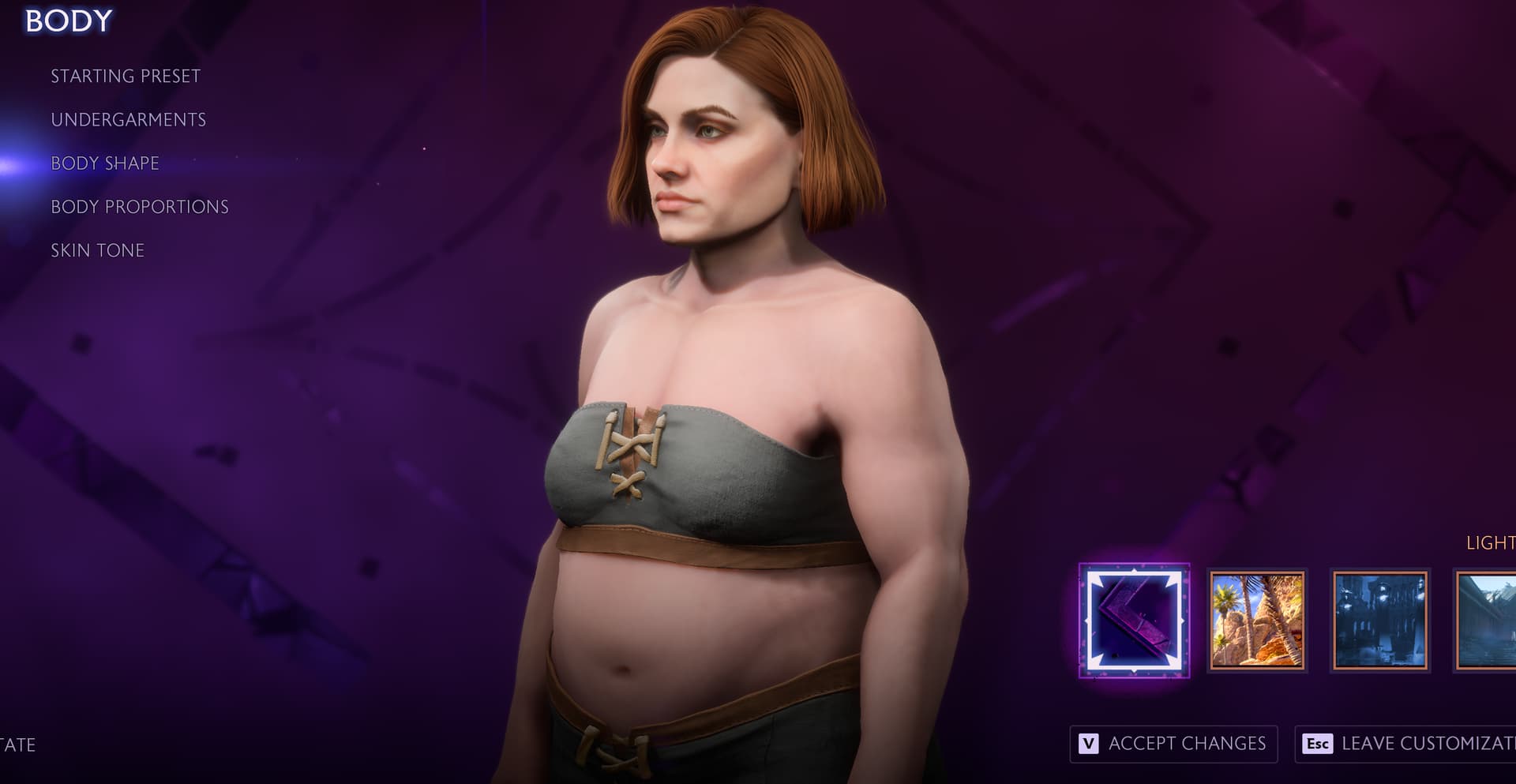The height and width of the screenshot is (784, 1516).
Task: Select the purple default lighting thumbnail
Action: [1134, 621]
